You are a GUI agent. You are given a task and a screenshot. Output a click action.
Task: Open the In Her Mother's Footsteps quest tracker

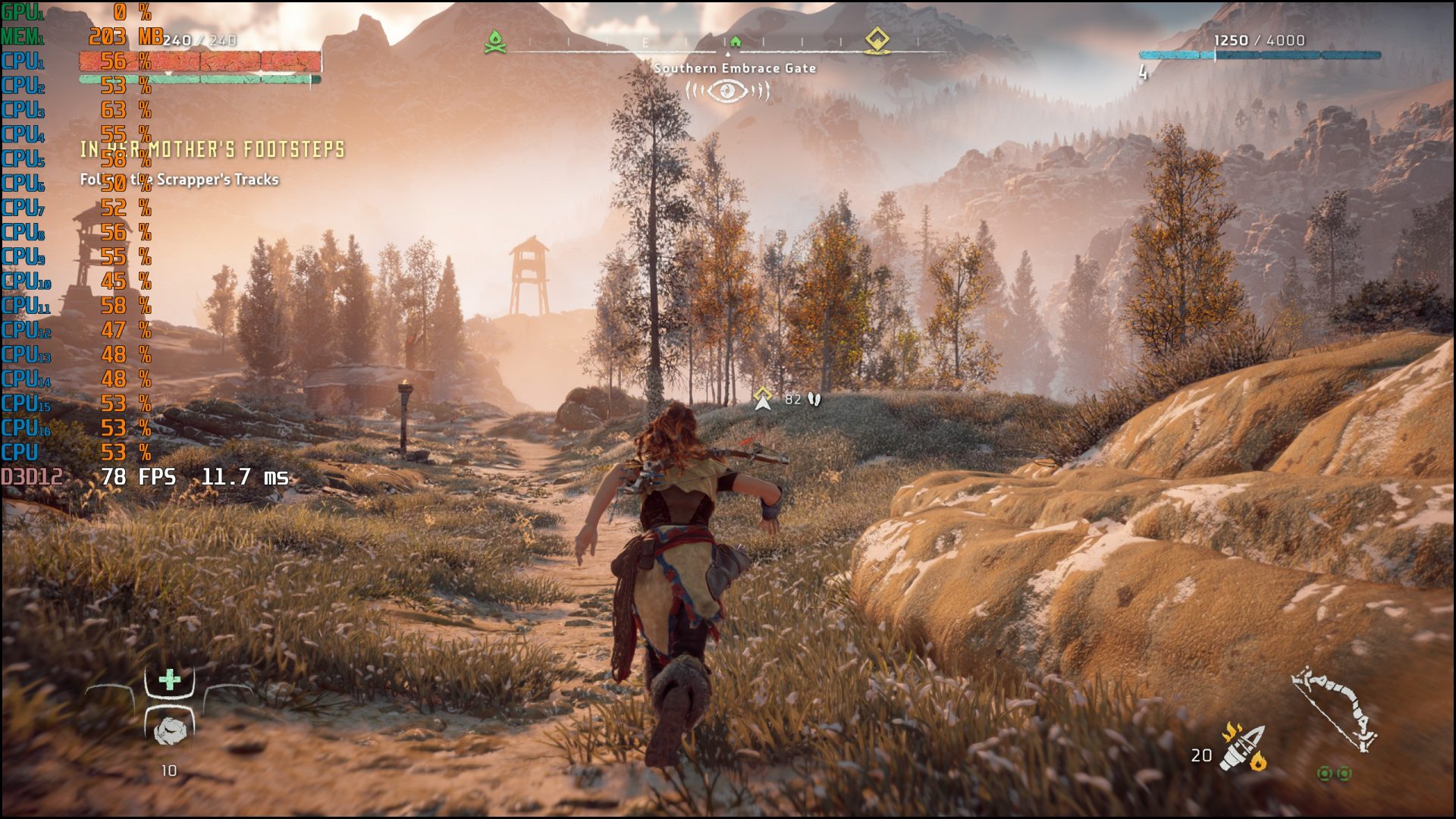tap(212, 149)
